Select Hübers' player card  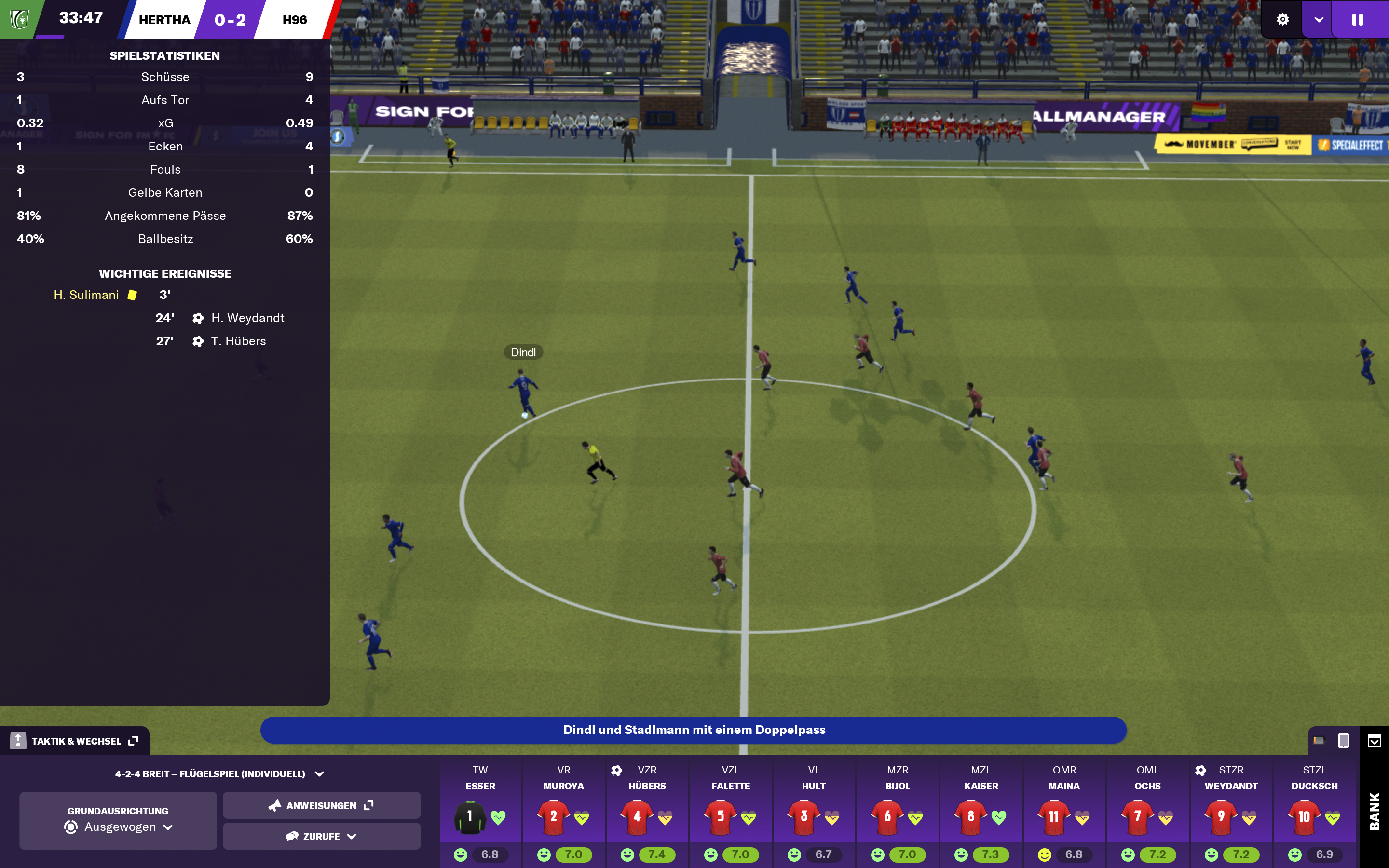tap(647, 814)
